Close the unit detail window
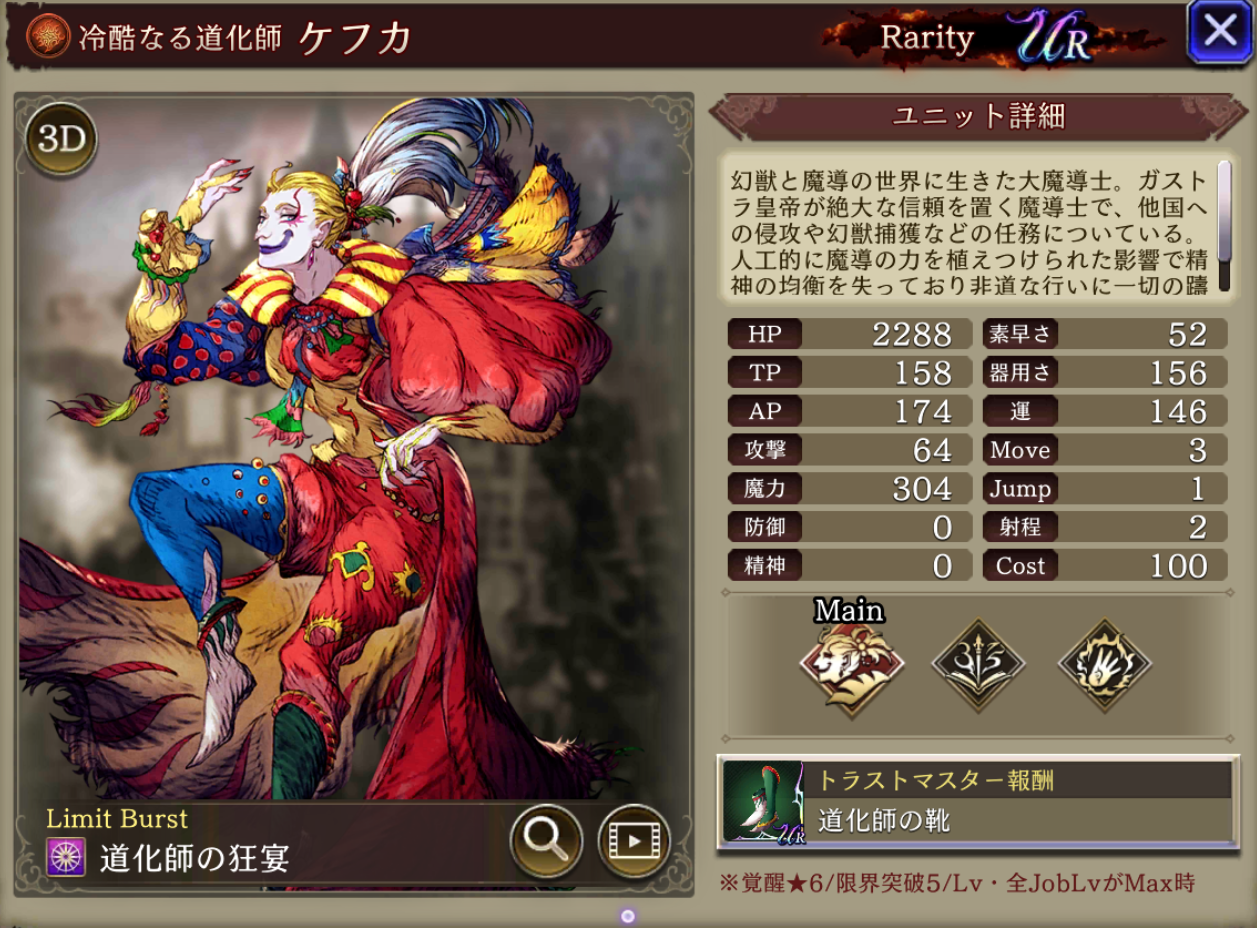The width and height of the screenshot is (1257, 928). (x=1219, y=32)
